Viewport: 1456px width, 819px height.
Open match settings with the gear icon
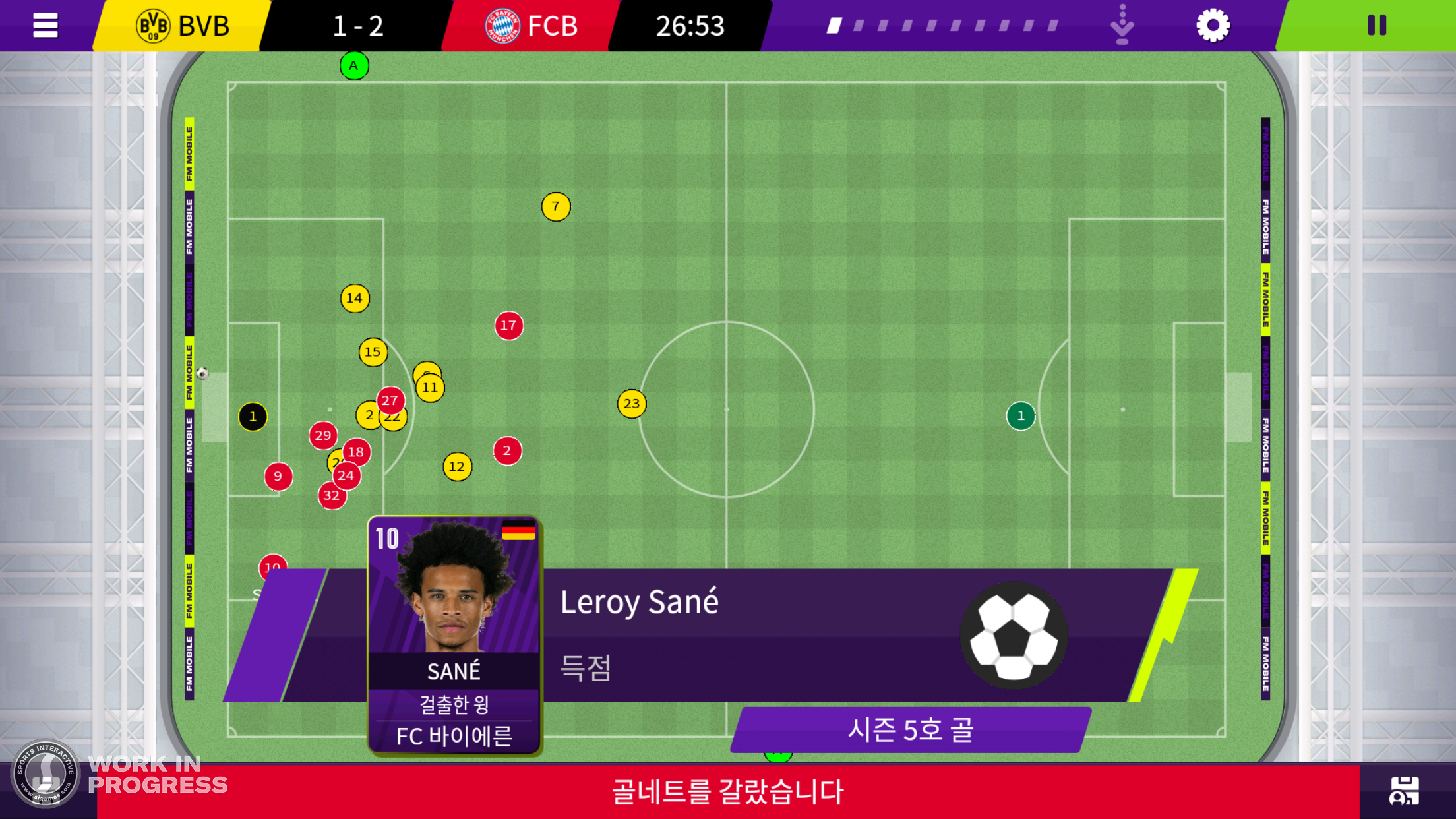click(1213, 25)
